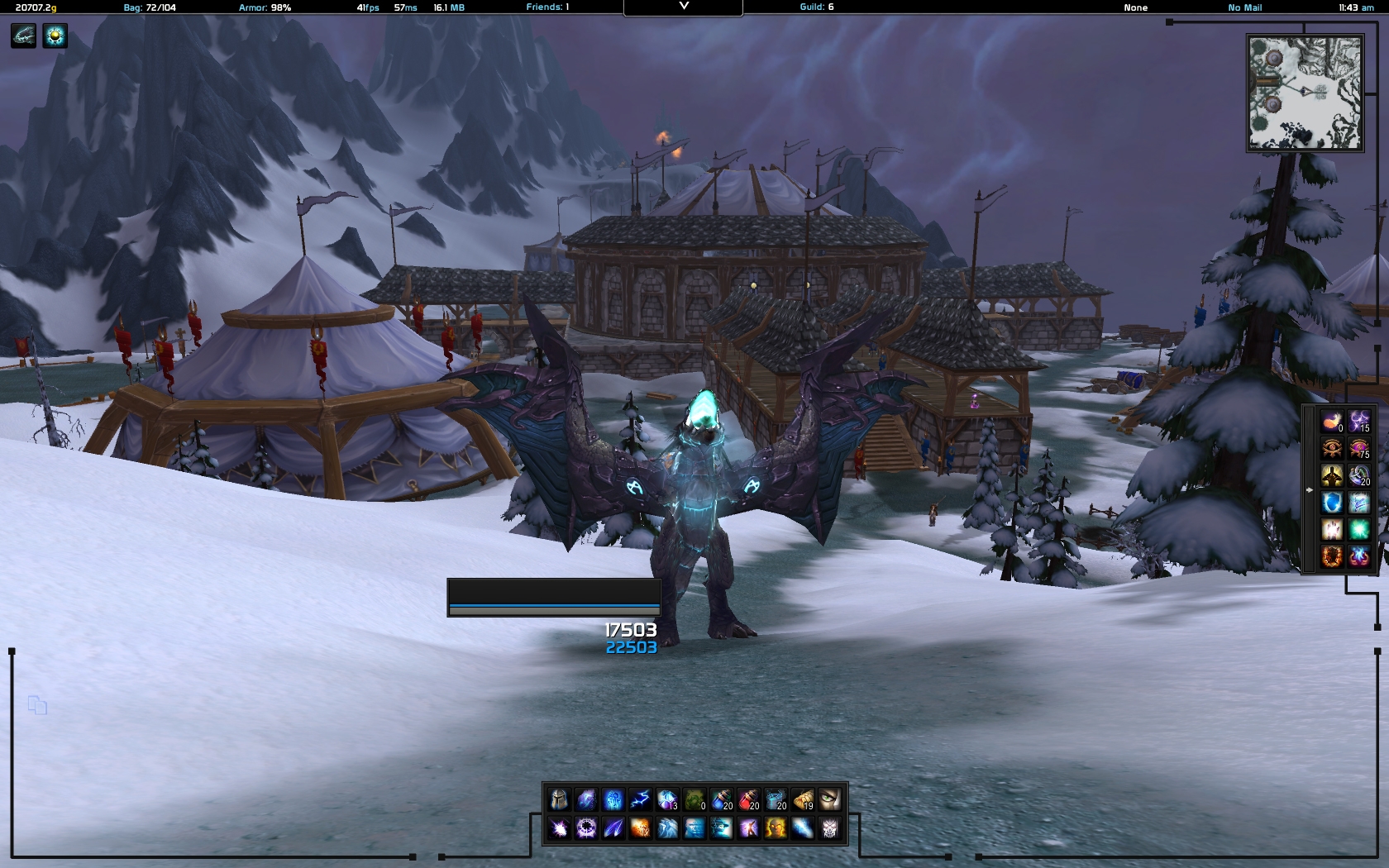Screen dimensions: 1389x868
Task: Cast the blue shield spell
Action: 1330,502
